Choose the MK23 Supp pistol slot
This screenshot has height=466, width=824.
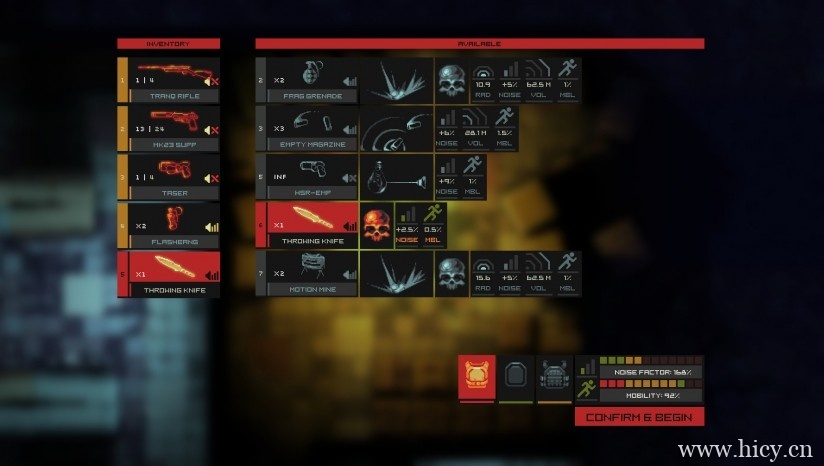pos(172,127)
